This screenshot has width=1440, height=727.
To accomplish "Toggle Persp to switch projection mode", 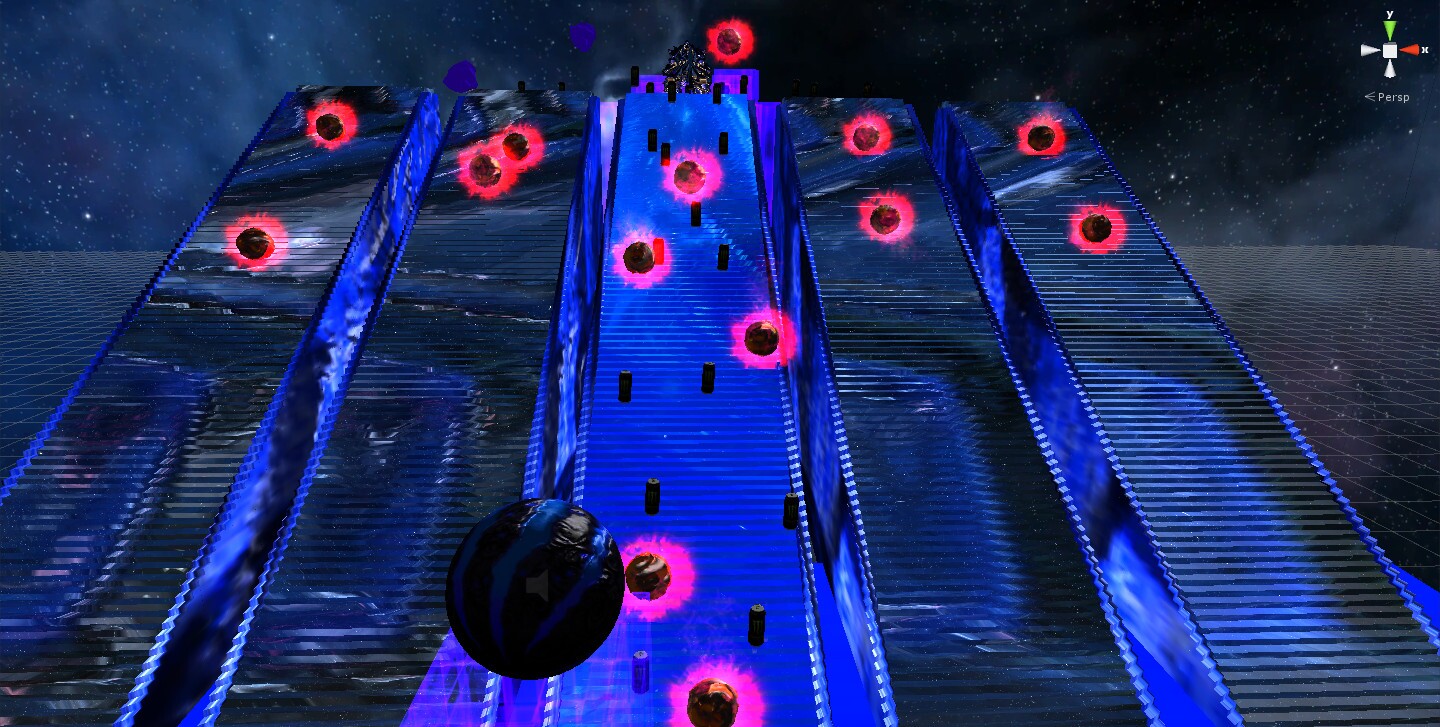I will [1394, 97].
